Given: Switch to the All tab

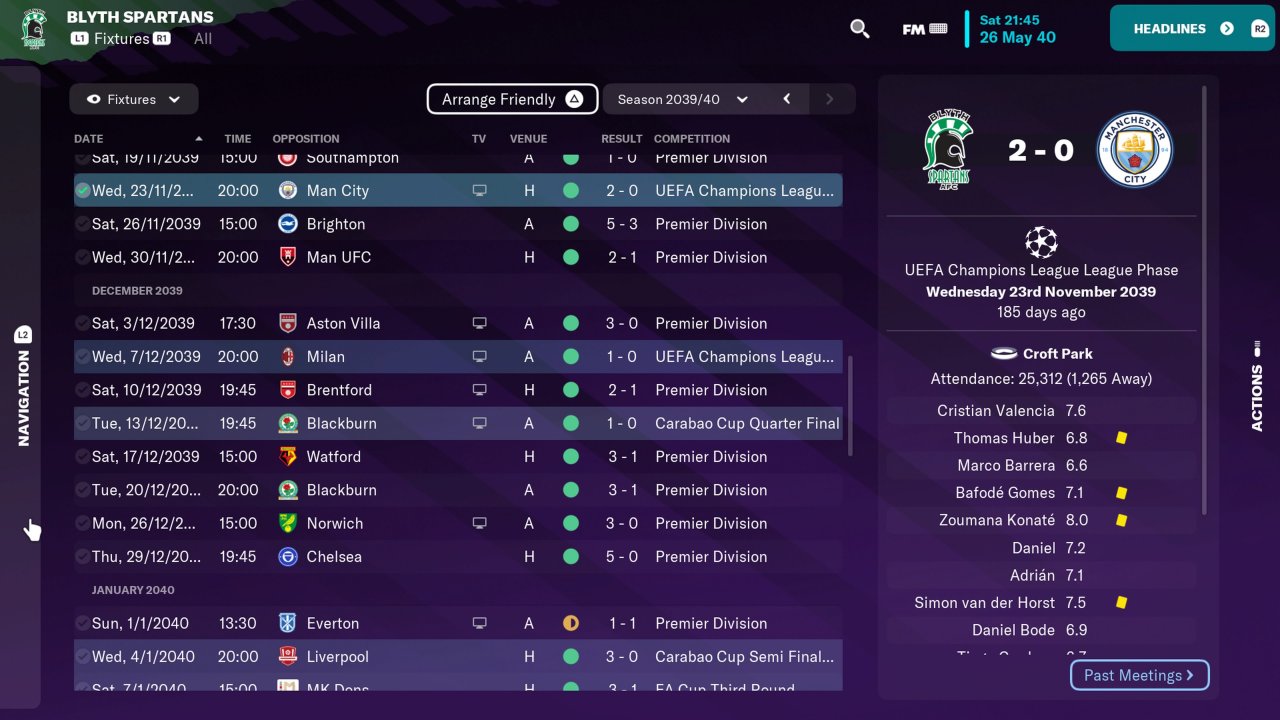Looking at the screenshot, I should click(203, 38).
